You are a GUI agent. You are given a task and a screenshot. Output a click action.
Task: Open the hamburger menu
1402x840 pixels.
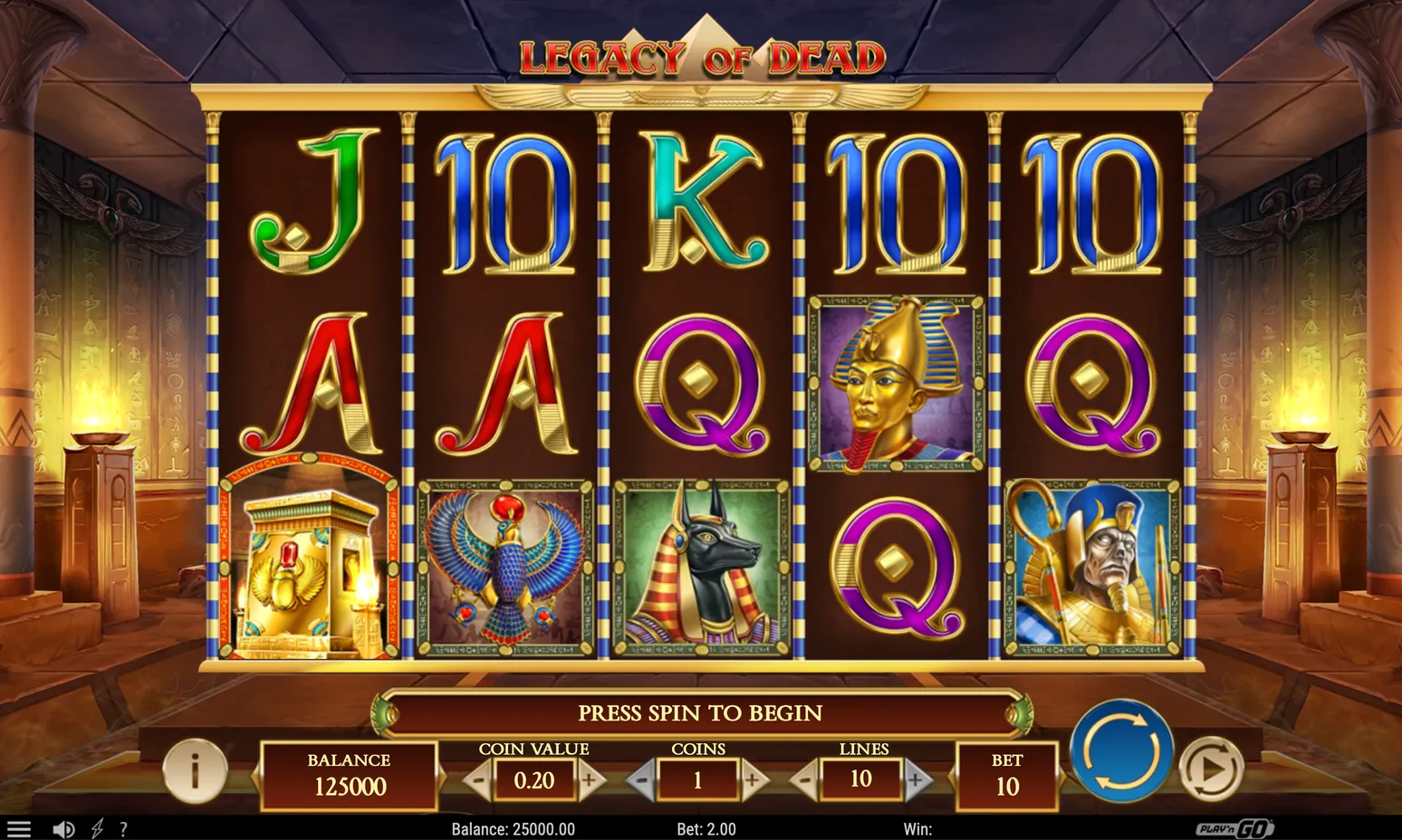(19, 829)
